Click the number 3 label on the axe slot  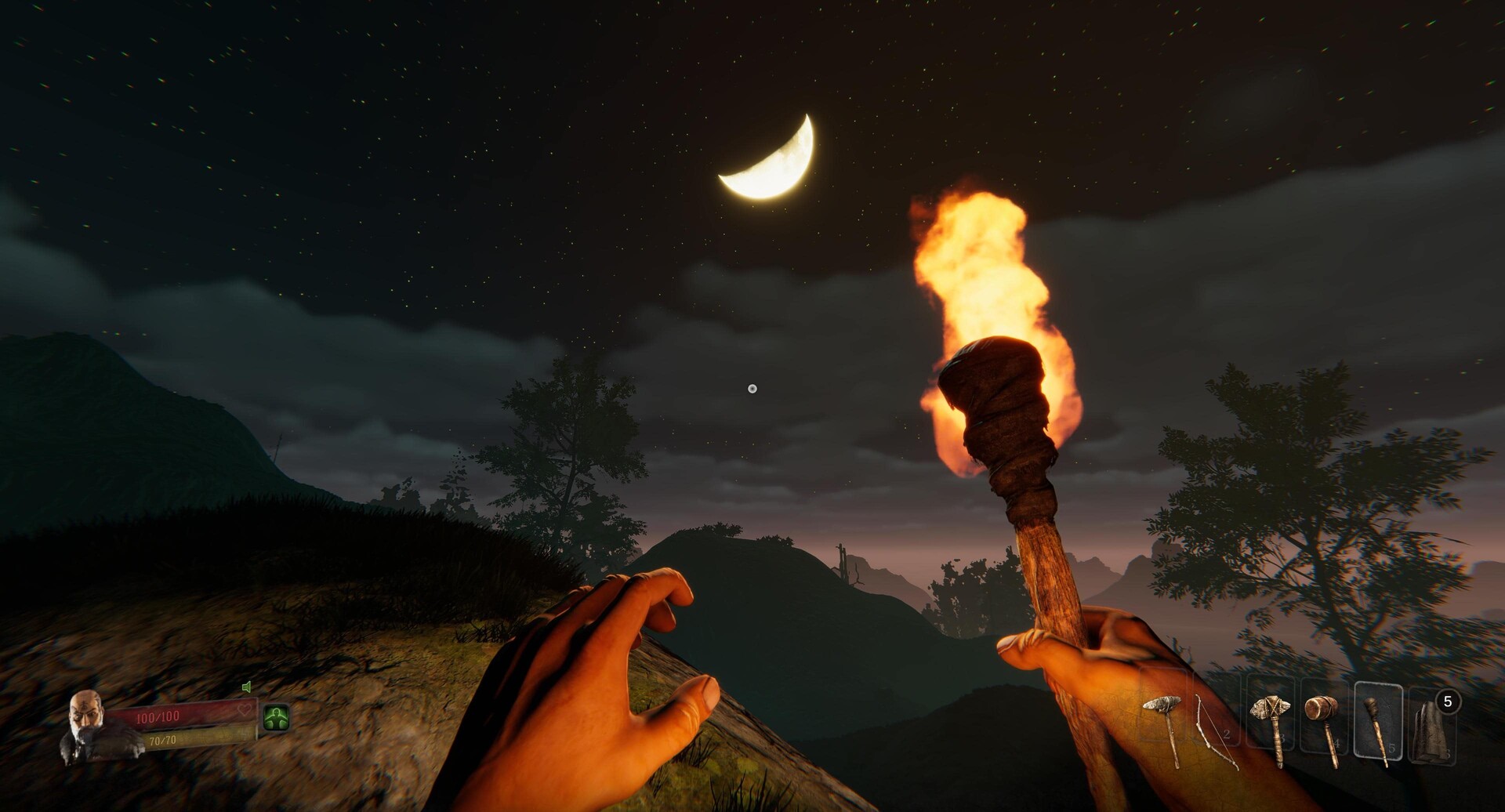point(1282,737)
